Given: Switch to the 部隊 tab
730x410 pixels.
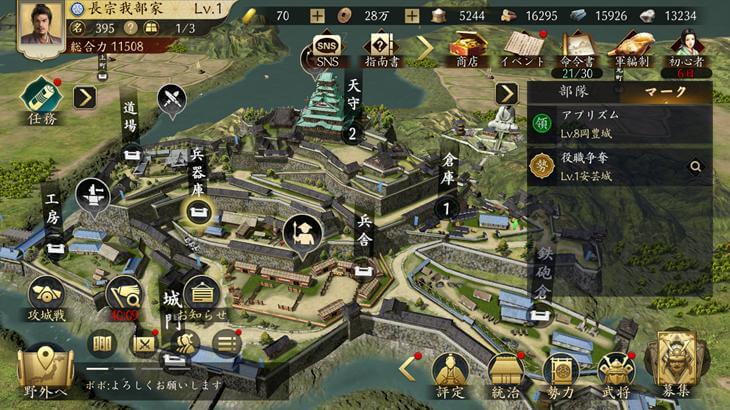Looking at the screenshot, I should [x=574, y=92].
